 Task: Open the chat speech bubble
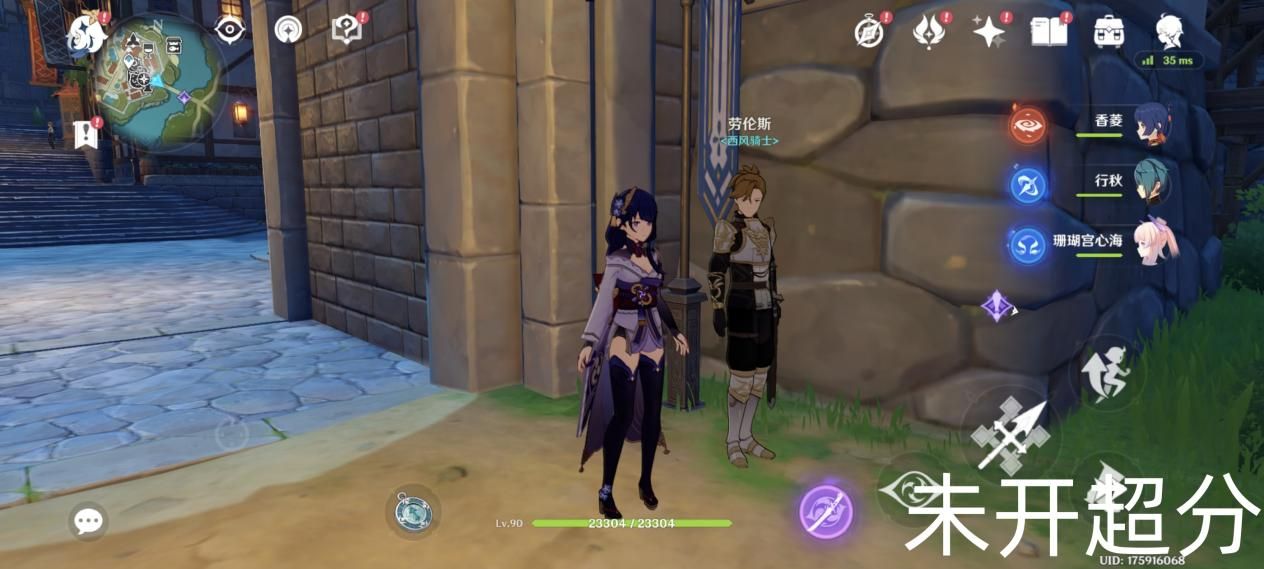click(x=89, y=520)
